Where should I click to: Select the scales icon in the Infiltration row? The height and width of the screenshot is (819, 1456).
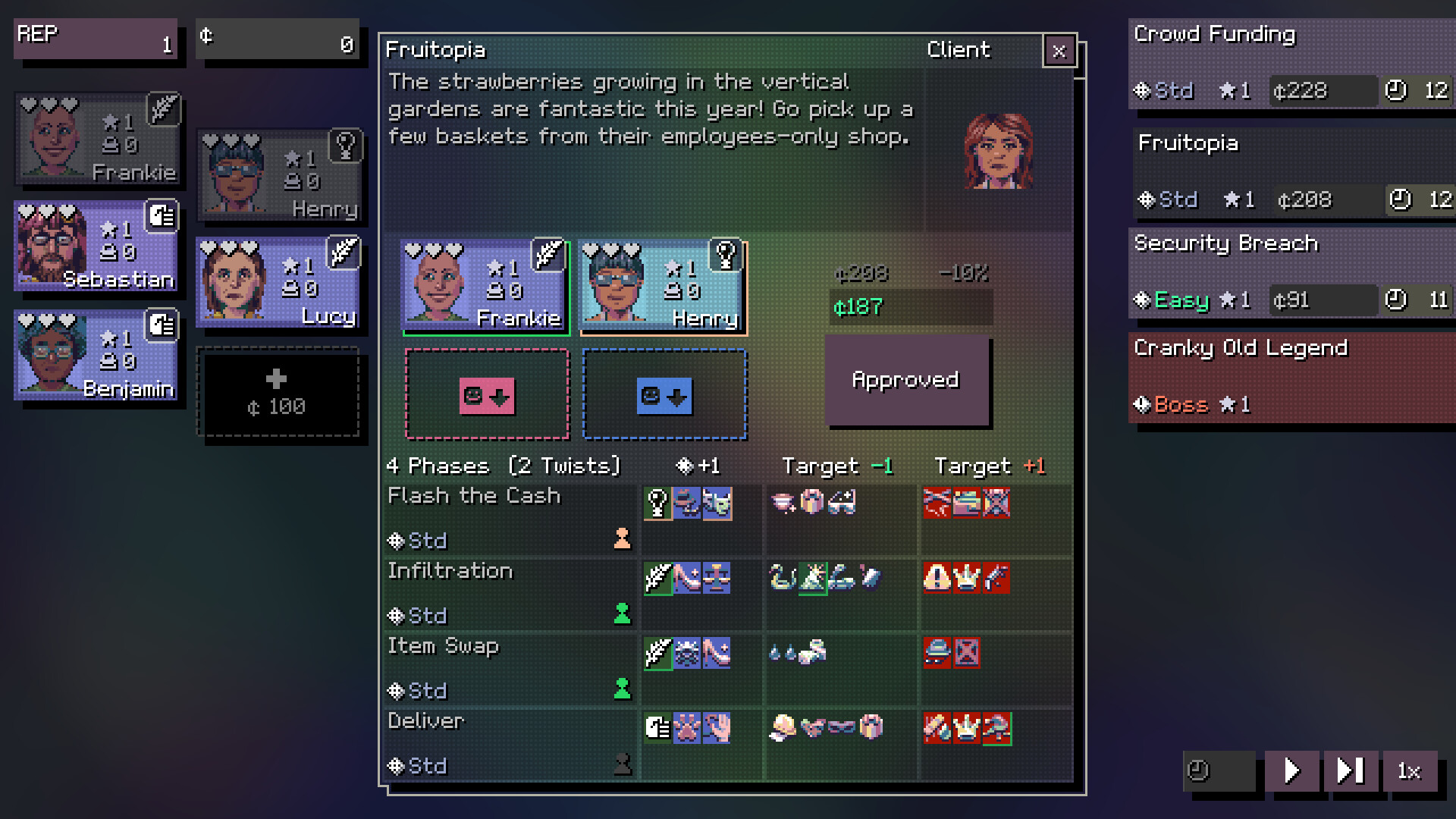(x=715, y=579)
